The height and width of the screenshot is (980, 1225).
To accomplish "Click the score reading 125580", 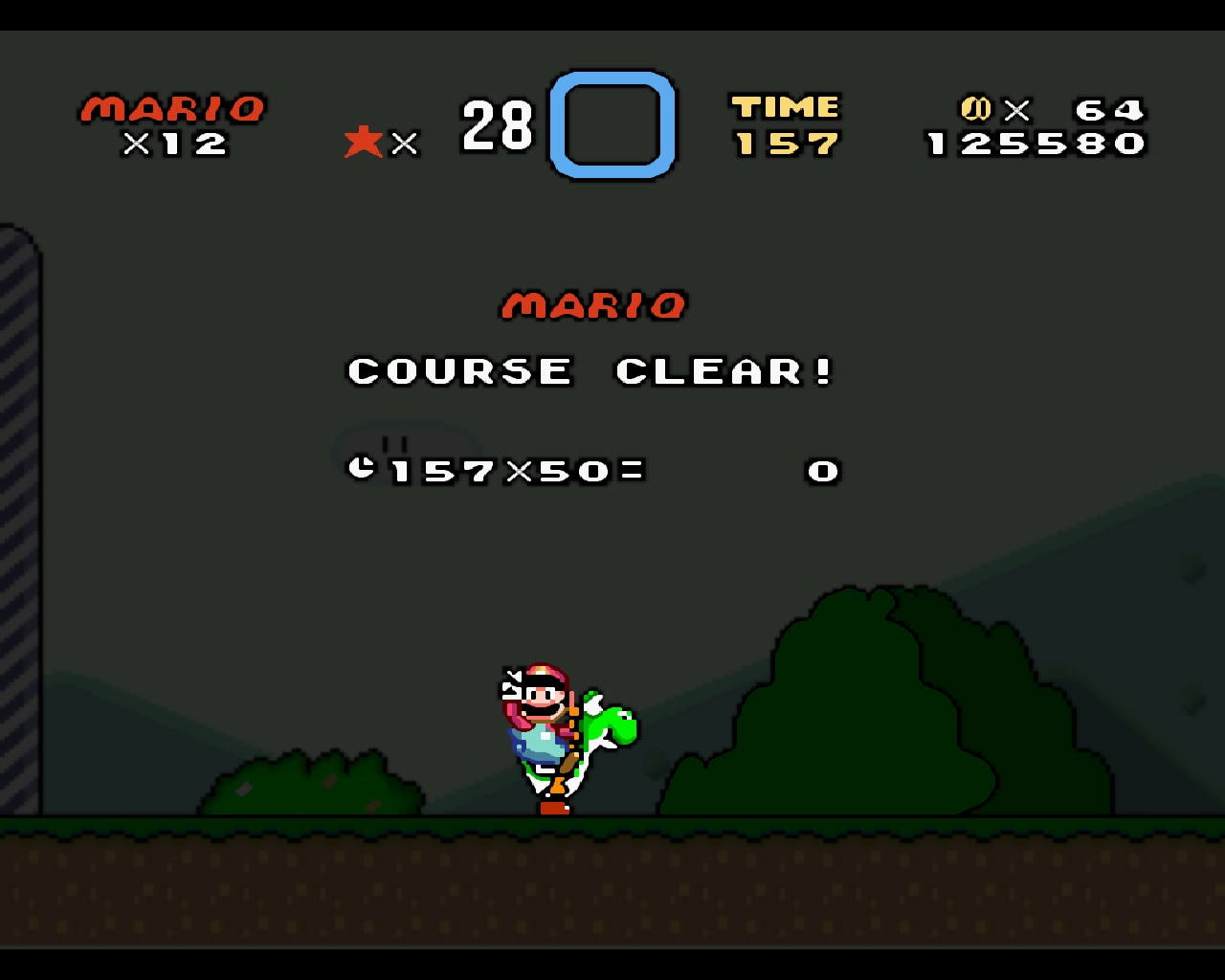I will 1034,144.
